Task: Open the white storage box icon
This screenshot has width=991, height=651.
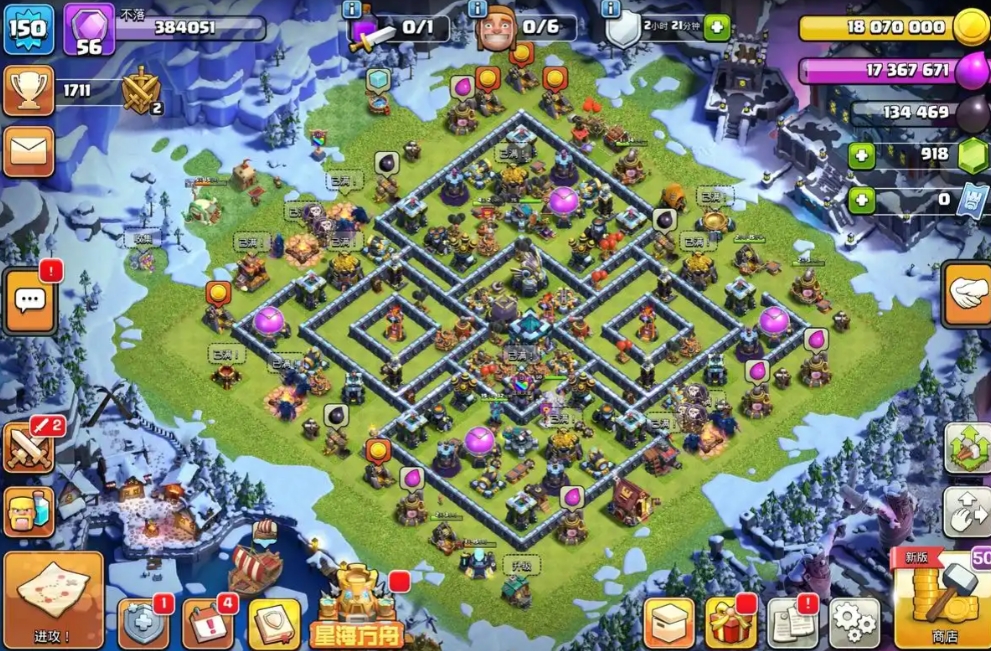Action: 669,623
